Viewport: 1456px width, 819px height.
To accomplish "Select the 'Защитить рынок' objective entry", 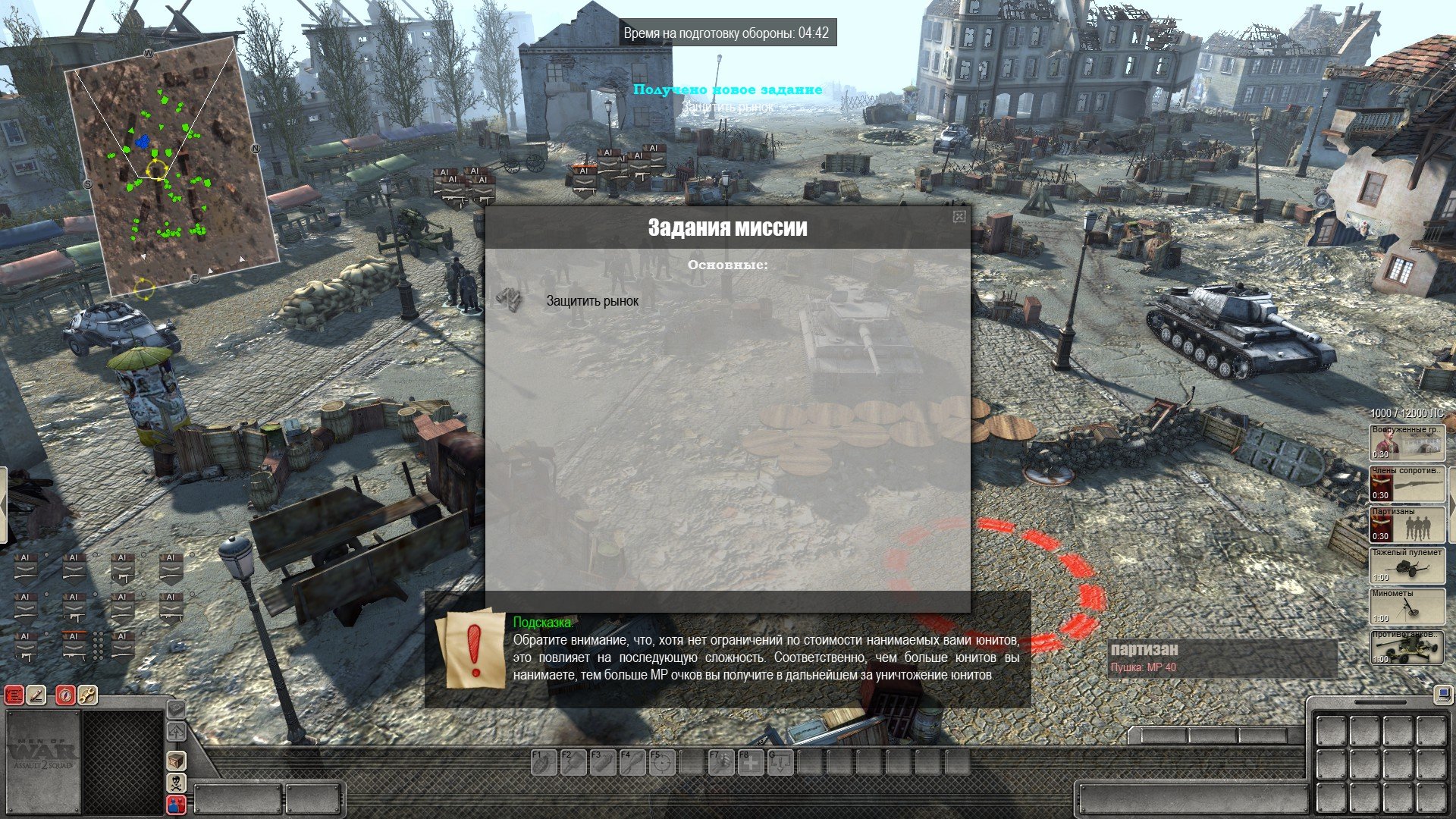I will coord(592,301).
